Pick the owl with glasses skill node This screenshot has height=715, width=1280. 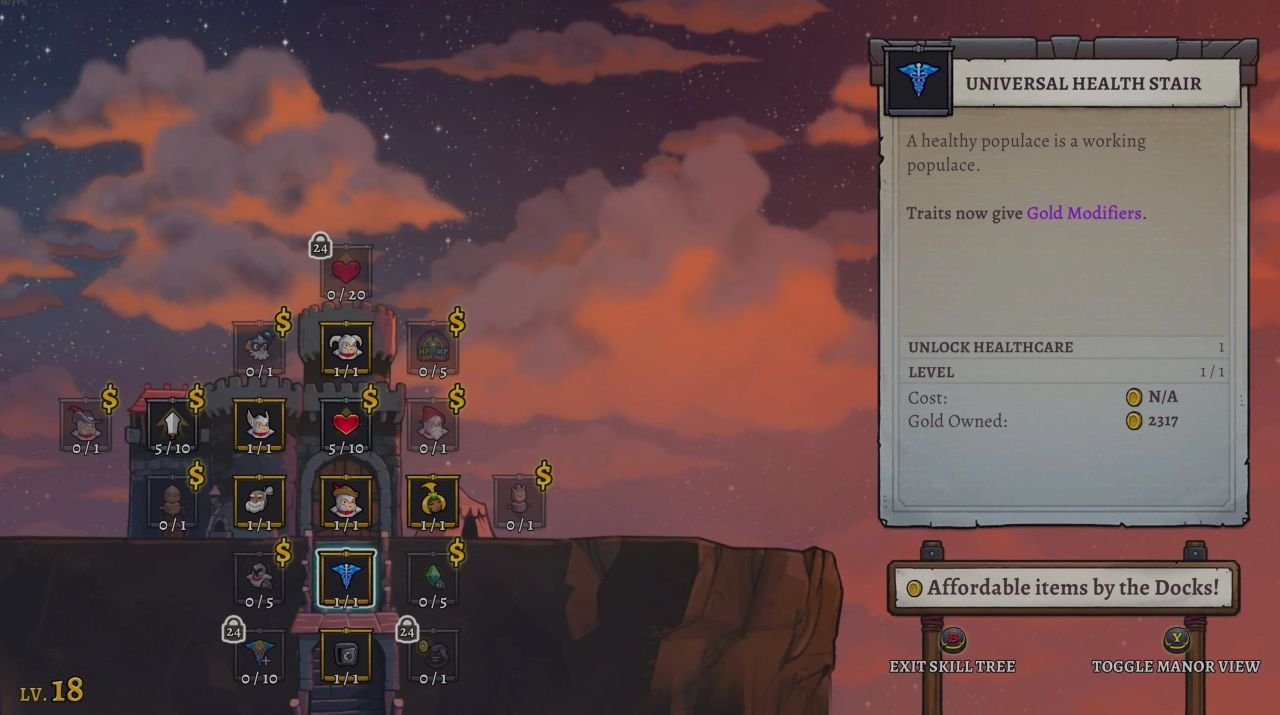[x=259, y=347]
